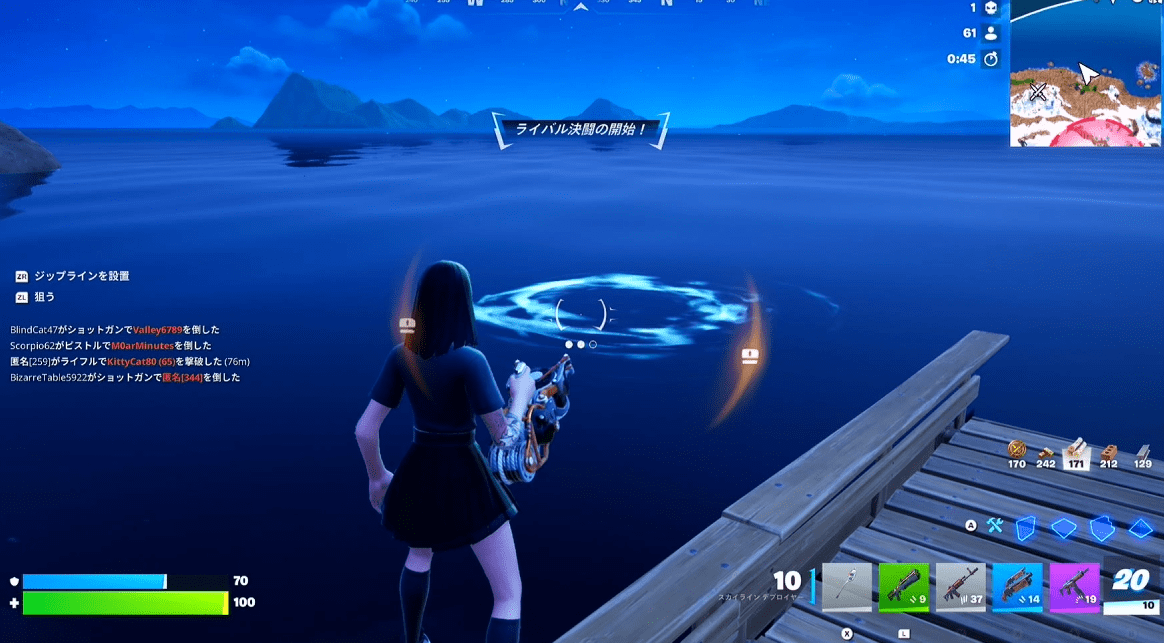Choose the floor building piece
The image size is (1164, 643).
(1063, 527)
